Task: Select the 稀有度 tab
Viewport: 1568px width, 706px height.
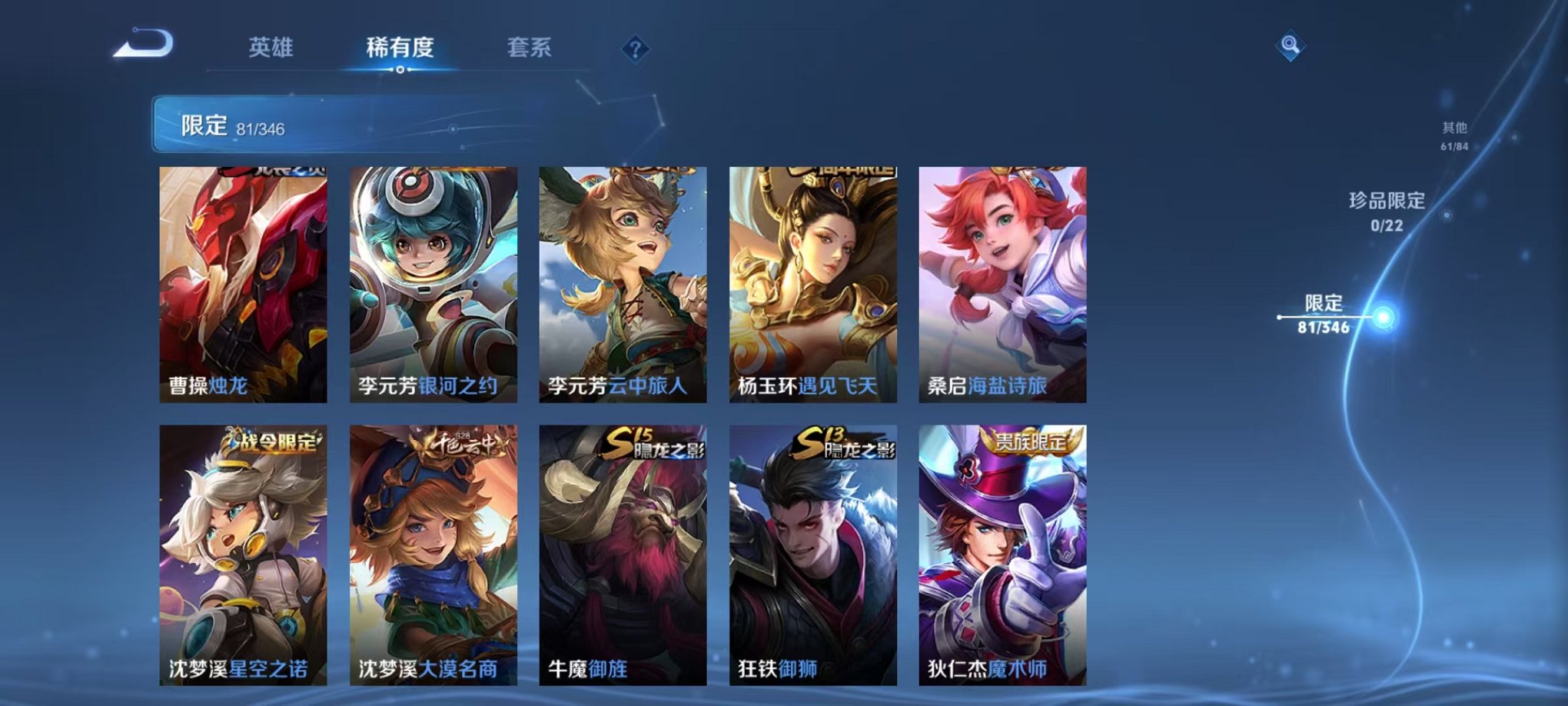Action: (x=399, y=48)
